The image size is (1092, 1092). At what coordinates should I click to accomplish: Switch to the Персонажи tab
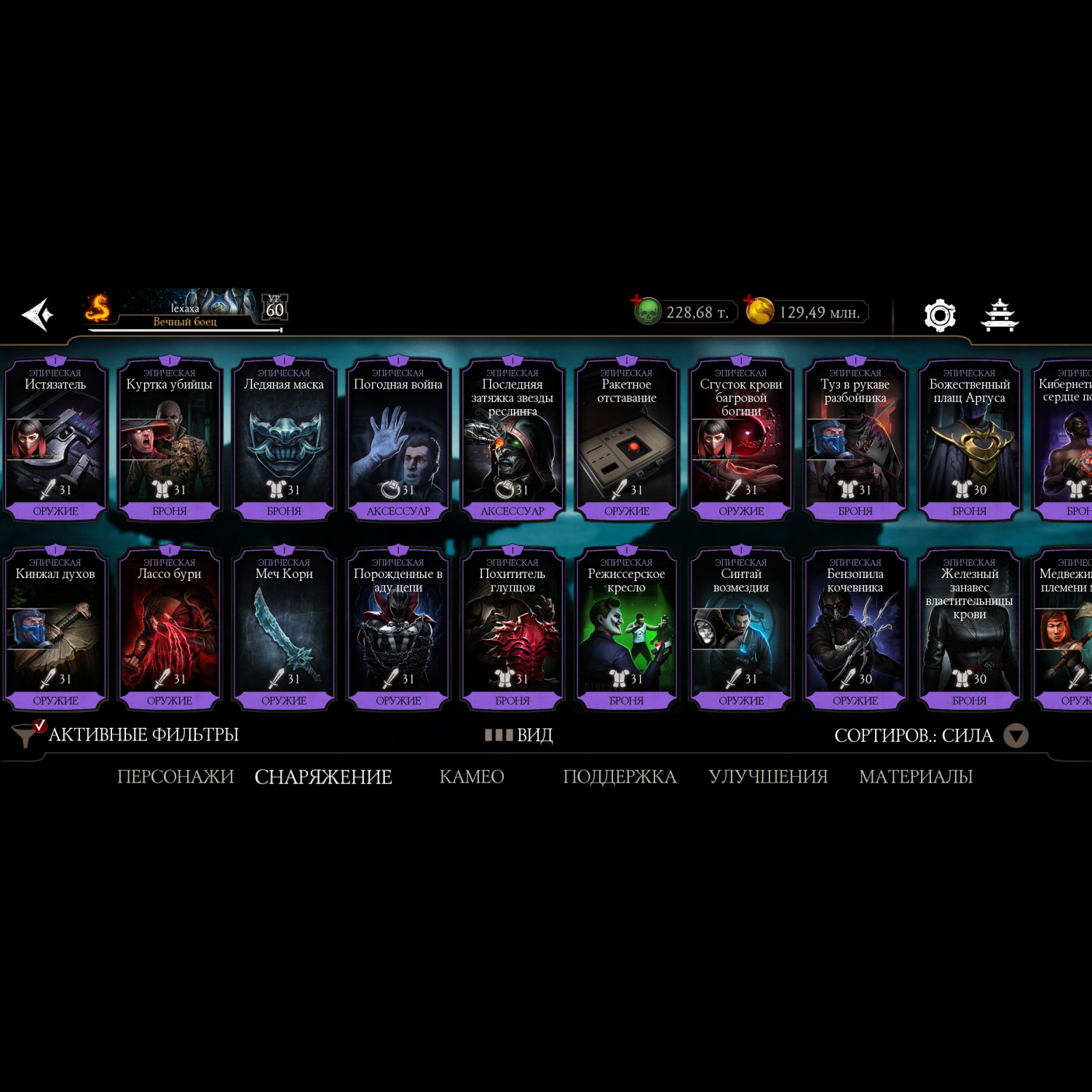[x=175, y=777]
